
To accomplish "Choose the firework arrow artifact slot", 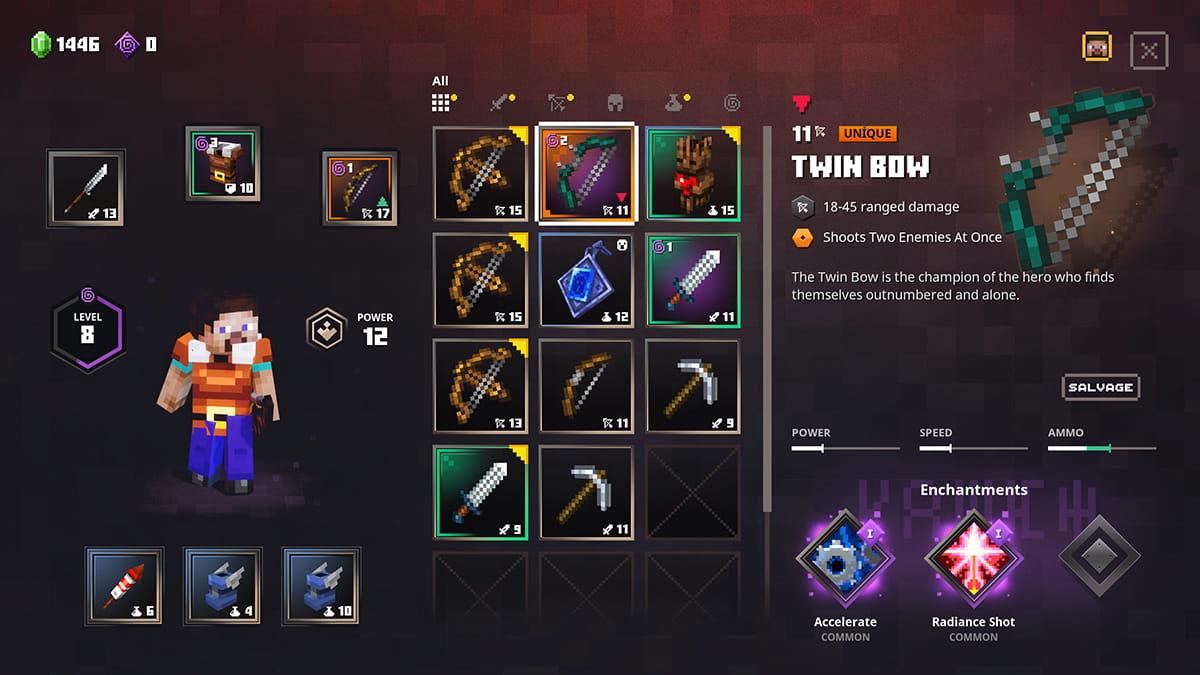I will coord(124,585).
